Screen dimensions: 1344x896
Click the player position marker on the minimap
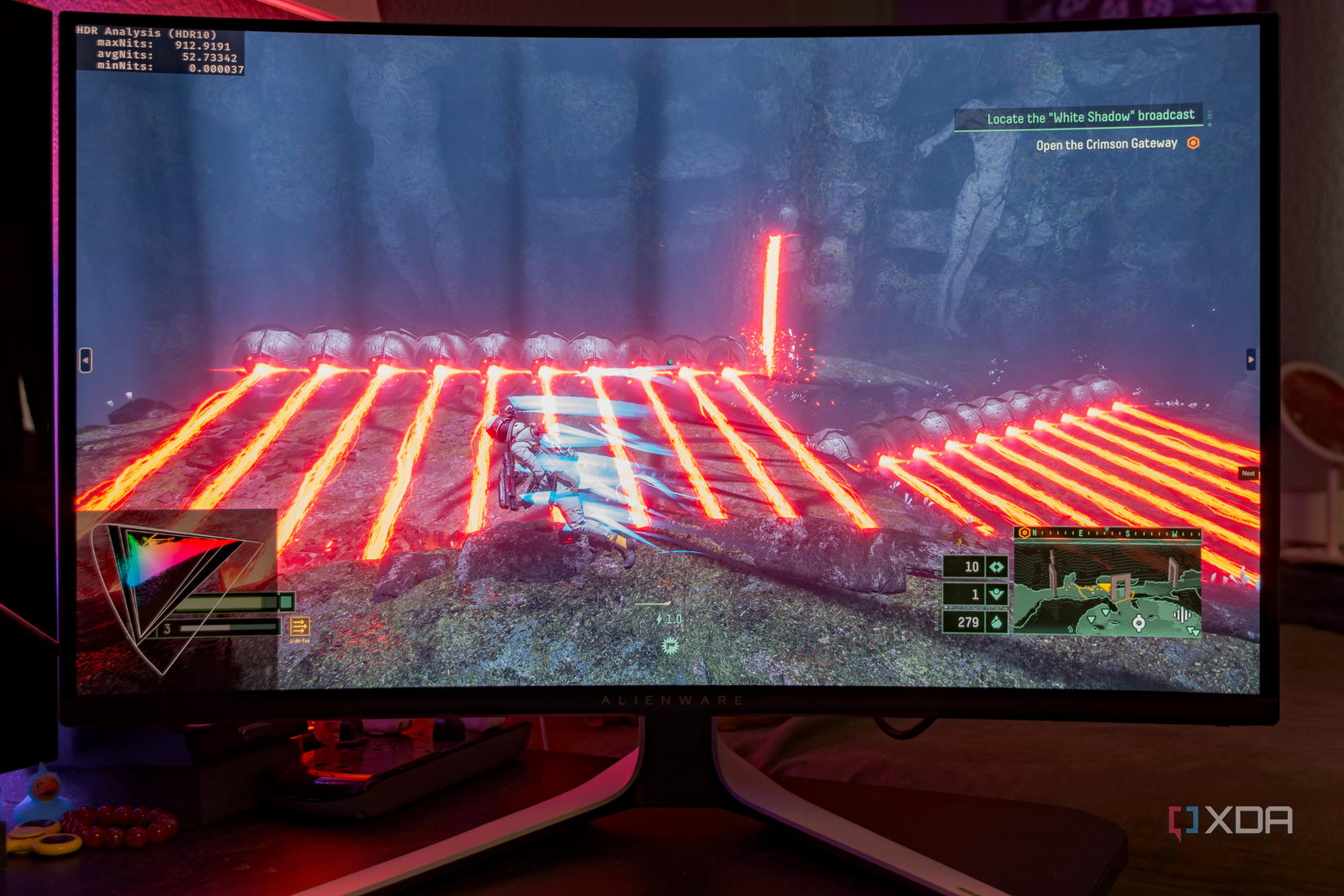point(1139,622)
